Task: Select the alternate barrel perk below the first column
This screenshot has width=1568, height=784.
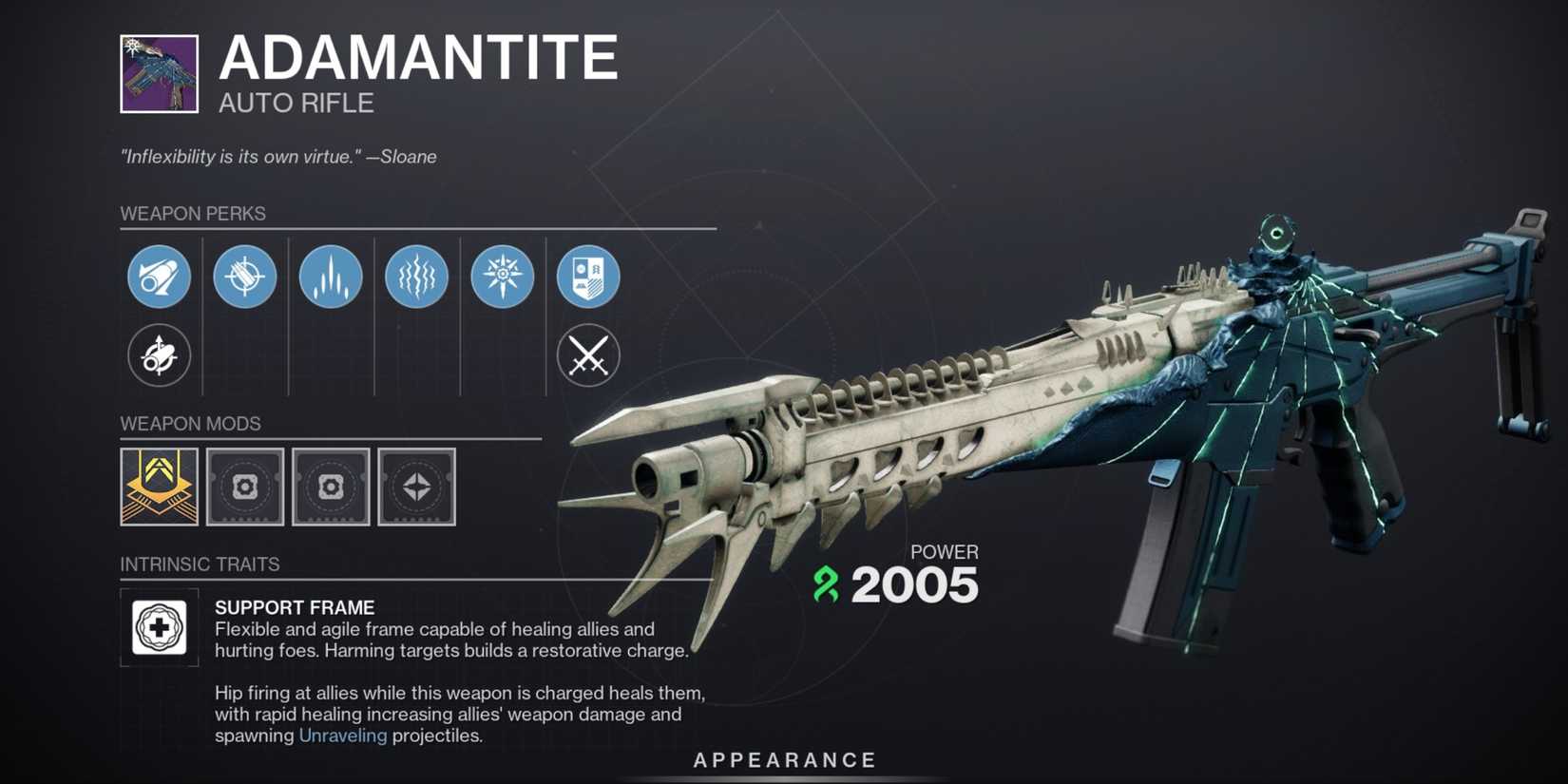Action: click(x=159, y=355)
